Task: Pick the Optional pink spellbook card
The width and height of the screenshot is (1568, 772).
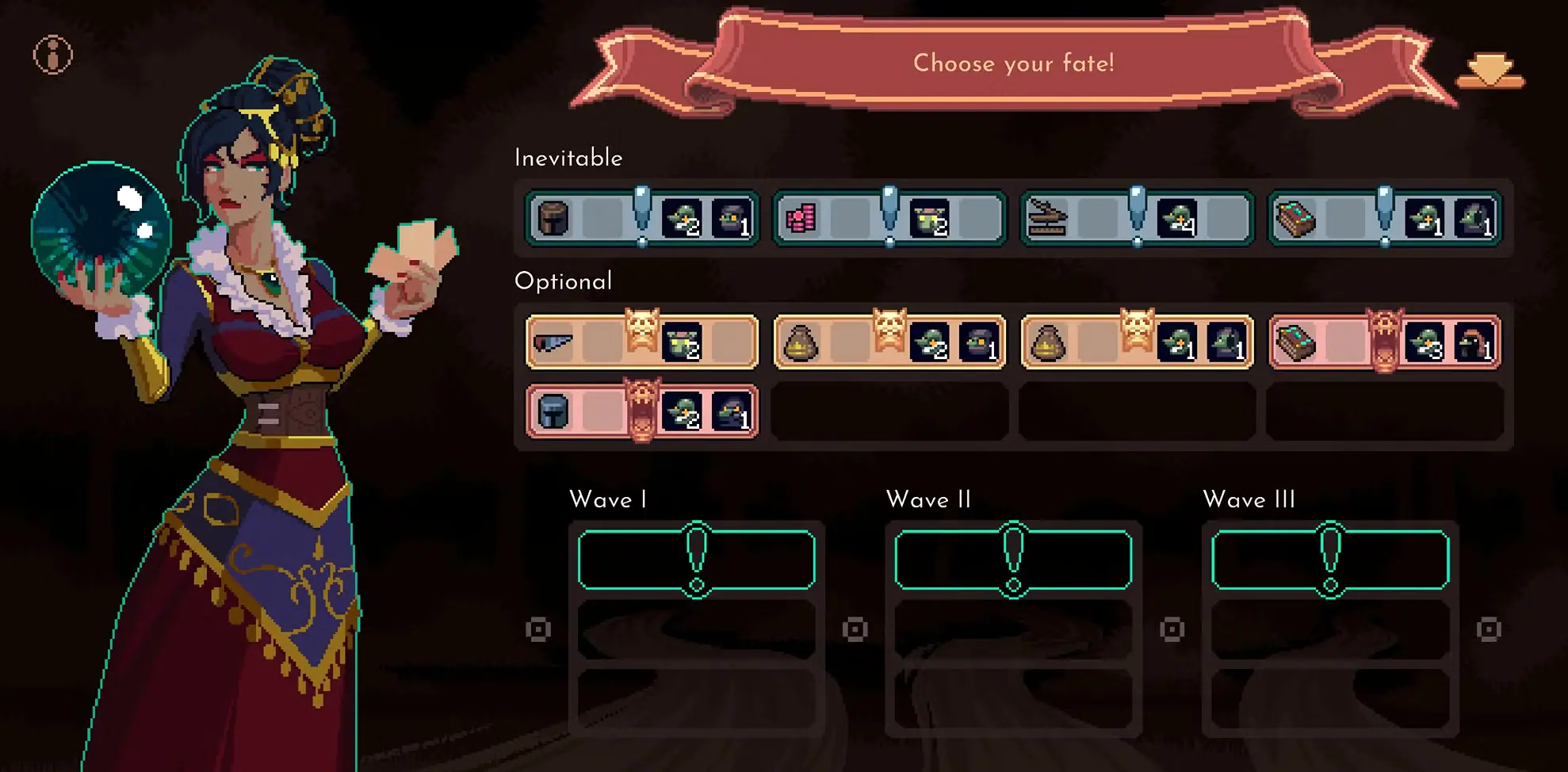Action: pyautogui.click(x=1384, y=342)
